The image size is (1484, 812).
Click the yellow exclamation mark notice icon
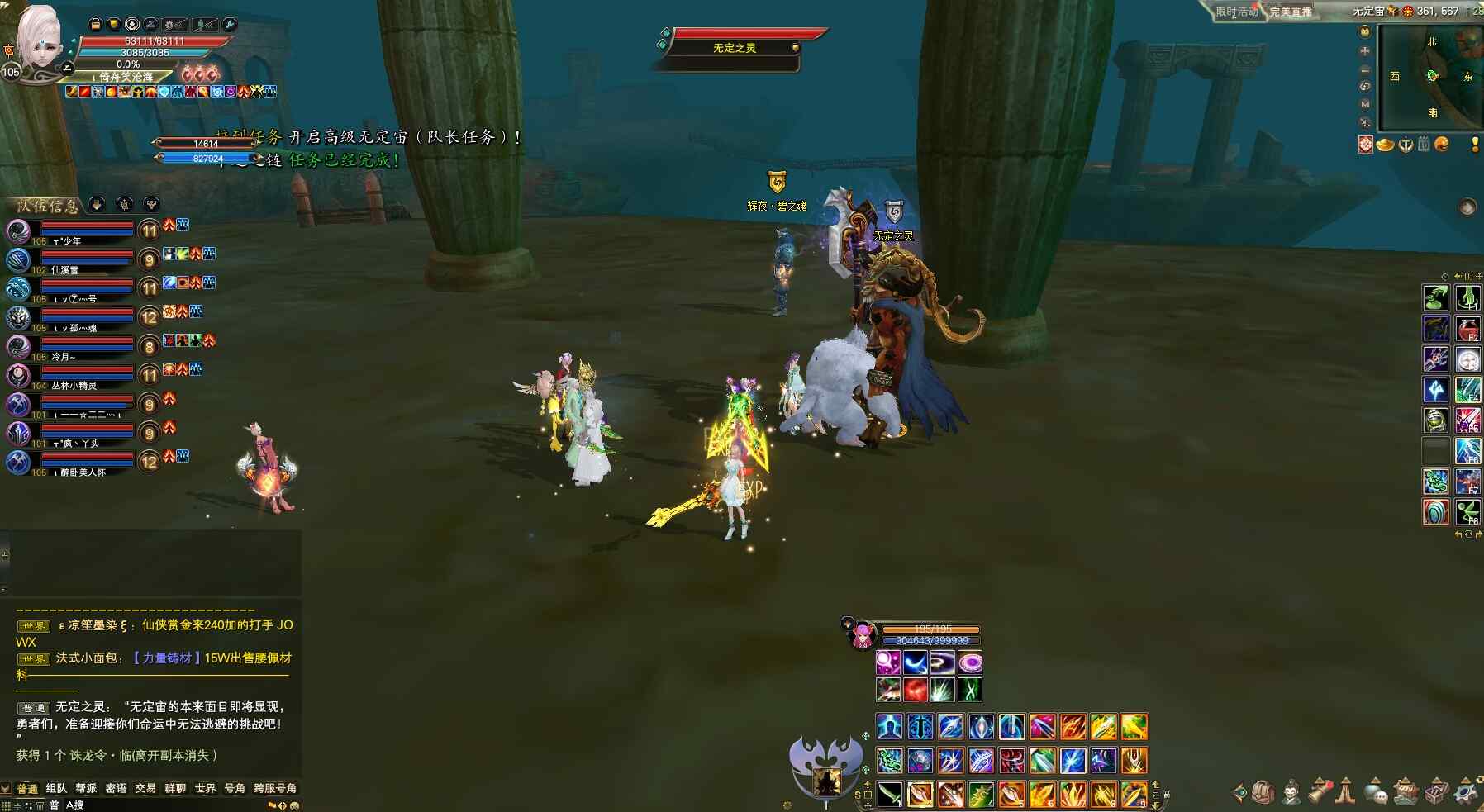1475,145
